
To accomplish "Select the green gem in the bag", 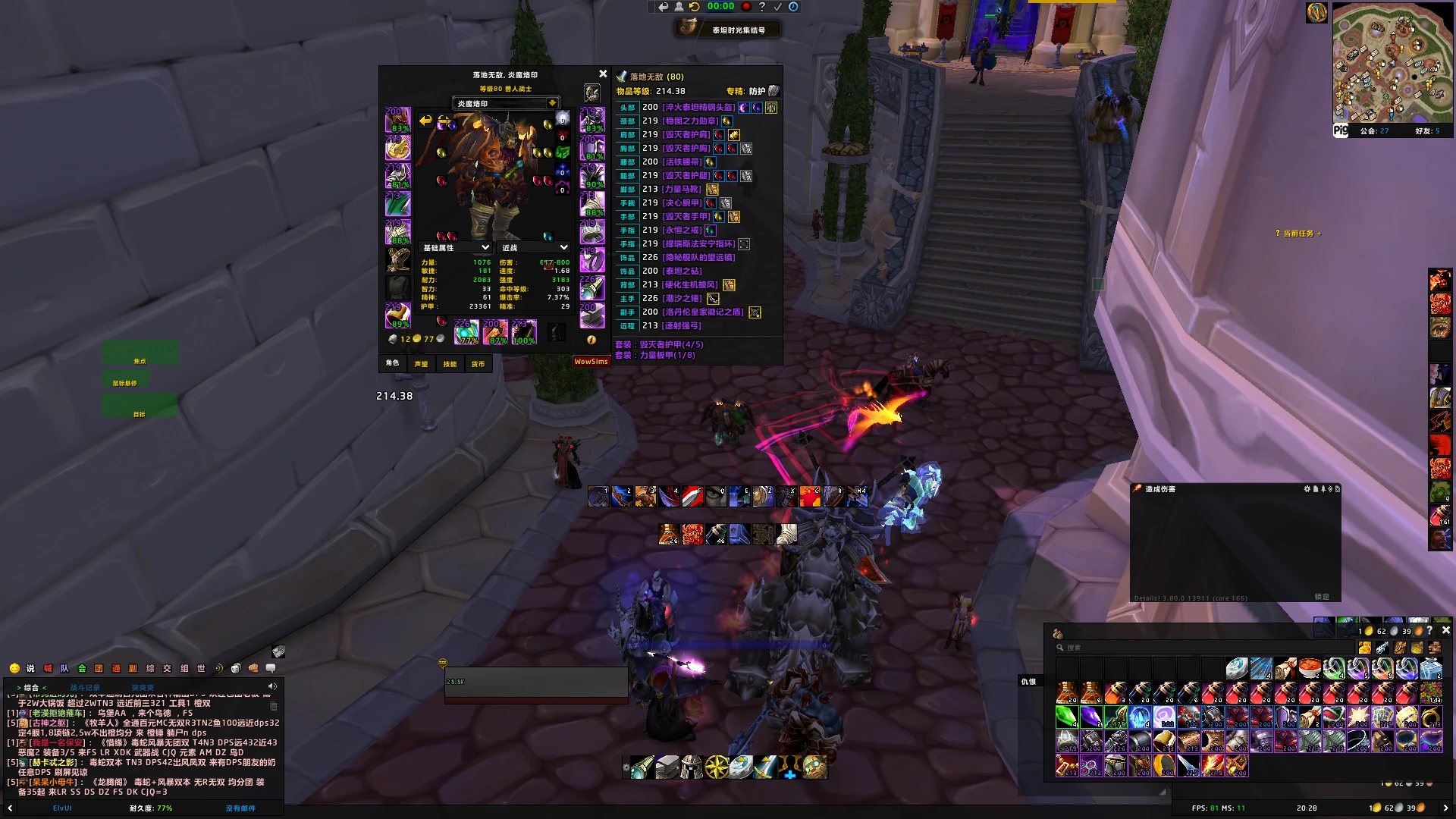I will 1067,716.
